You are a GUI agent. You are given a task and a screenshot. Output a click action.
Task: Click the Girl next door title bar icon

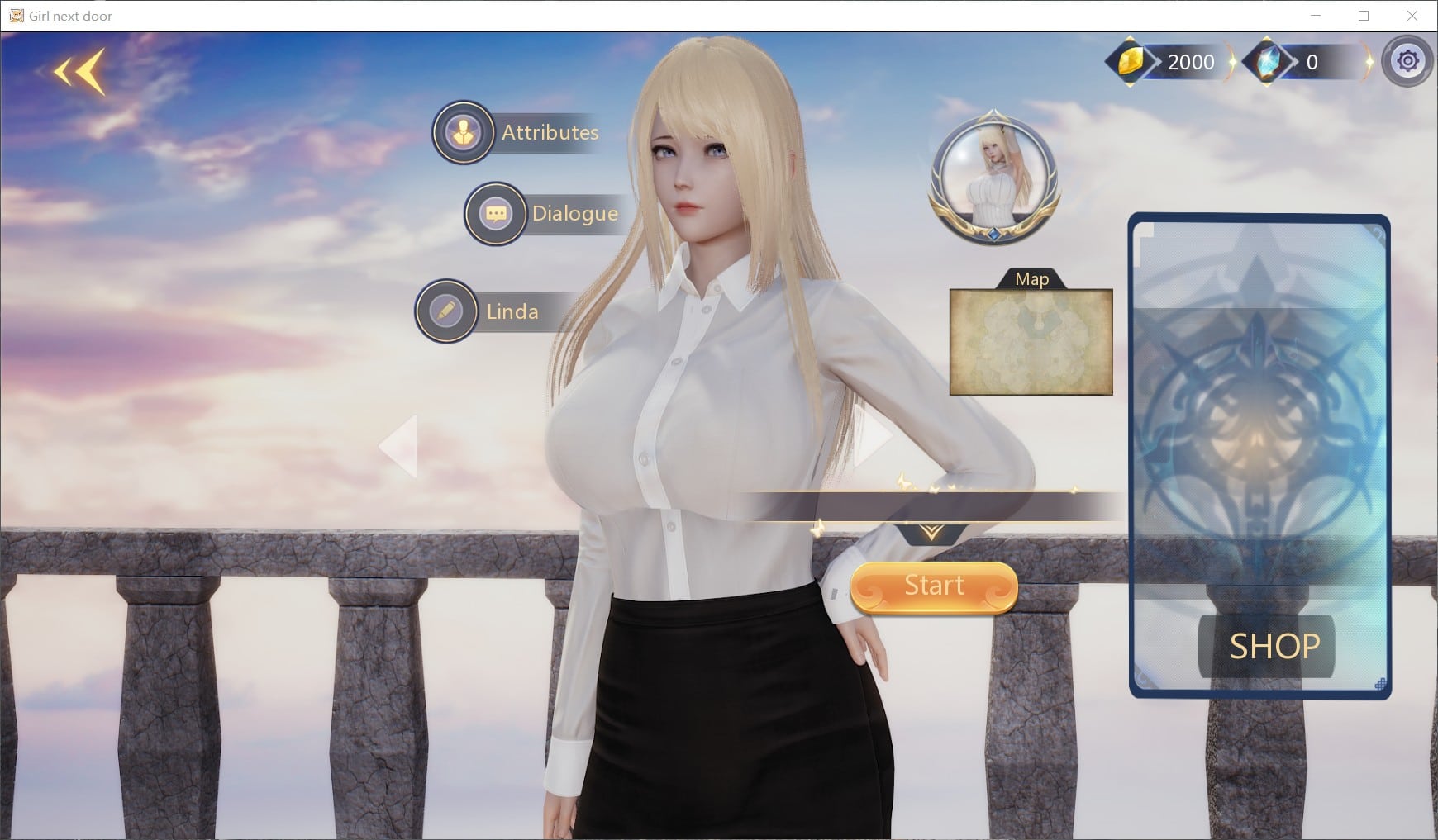(15, 15)
